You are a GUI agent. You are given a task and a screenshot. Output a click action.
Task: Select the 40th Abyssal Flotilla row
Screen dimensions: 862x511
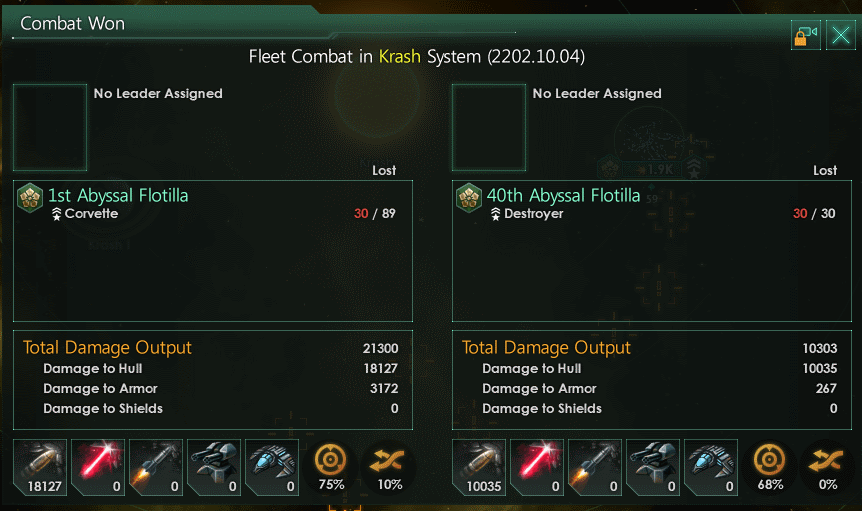pos(563,195)
